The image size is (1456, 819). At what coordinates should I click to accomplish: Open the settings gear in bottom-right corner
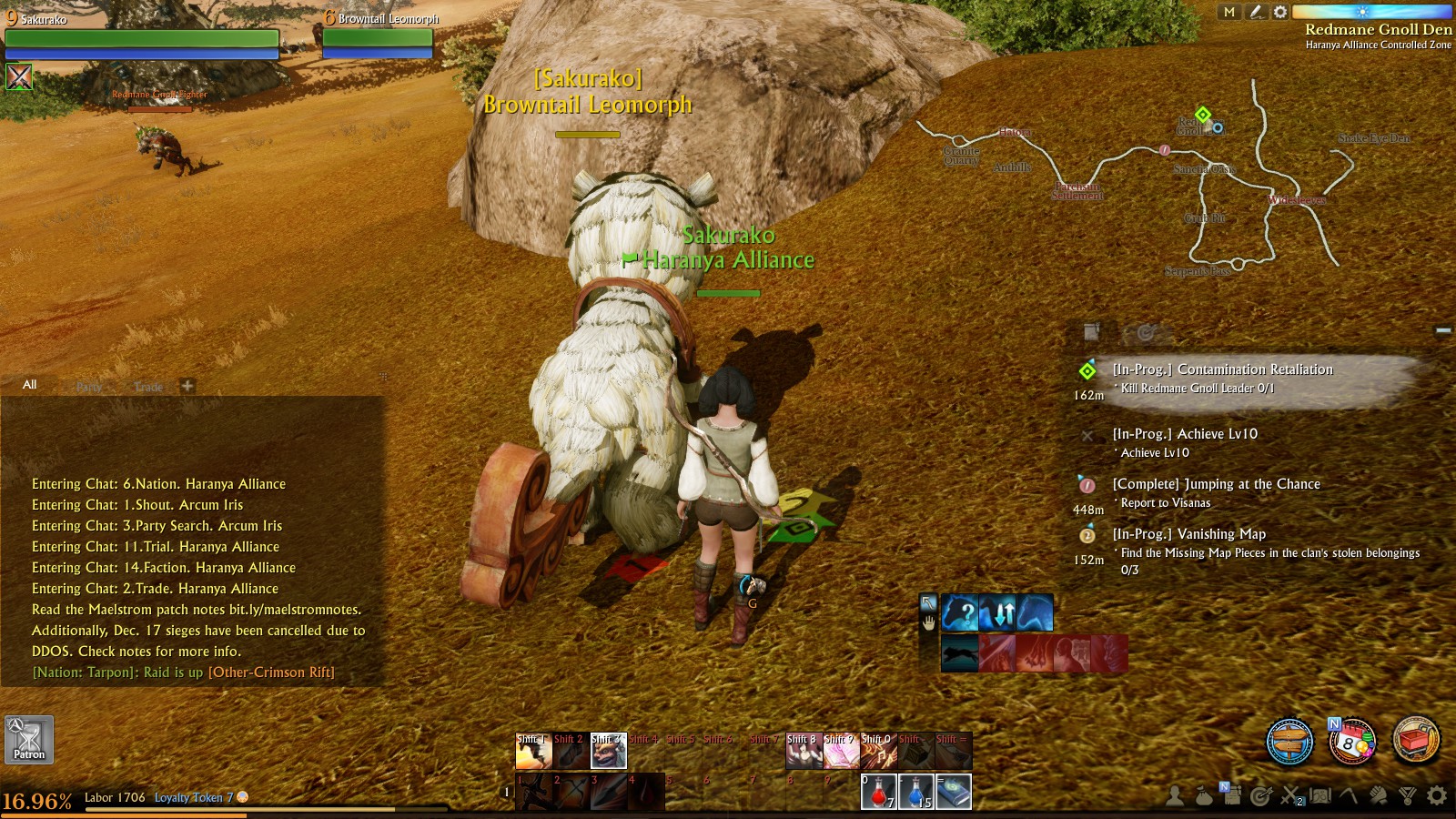[x=1436, y=796]
